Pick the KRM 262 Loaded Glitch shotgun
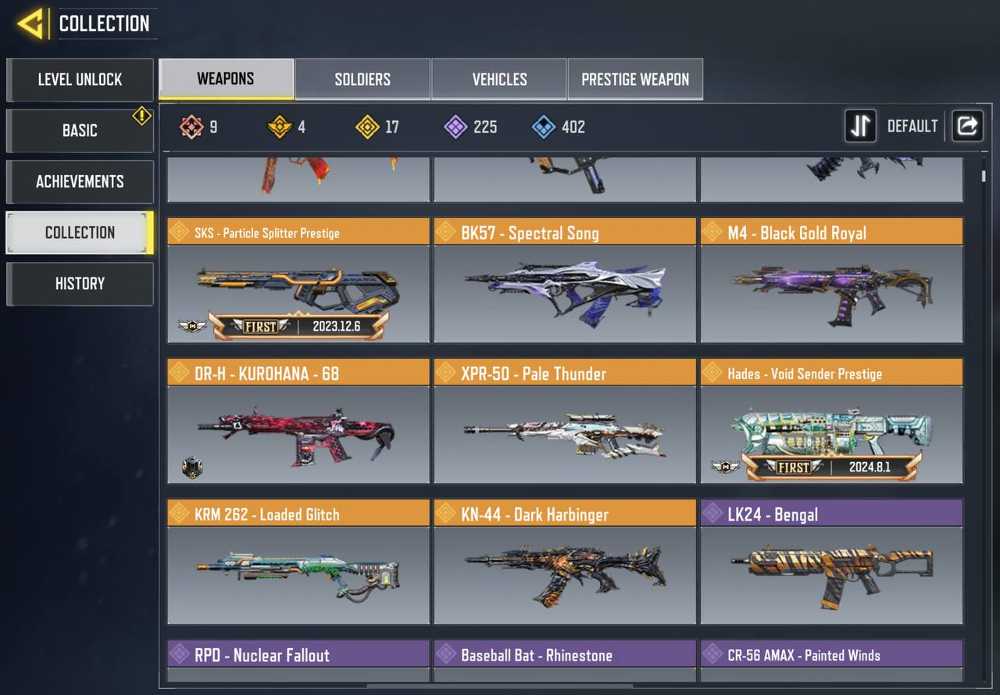 click(297, 564)
